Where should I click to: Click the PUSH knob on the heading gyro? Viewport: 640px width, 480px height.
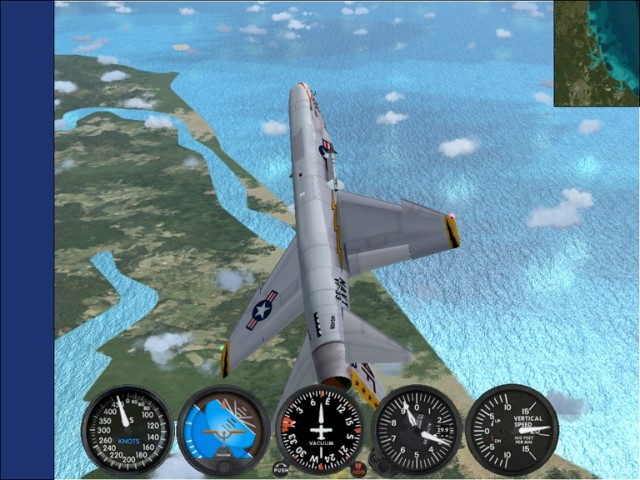click(x=281, y=468)
